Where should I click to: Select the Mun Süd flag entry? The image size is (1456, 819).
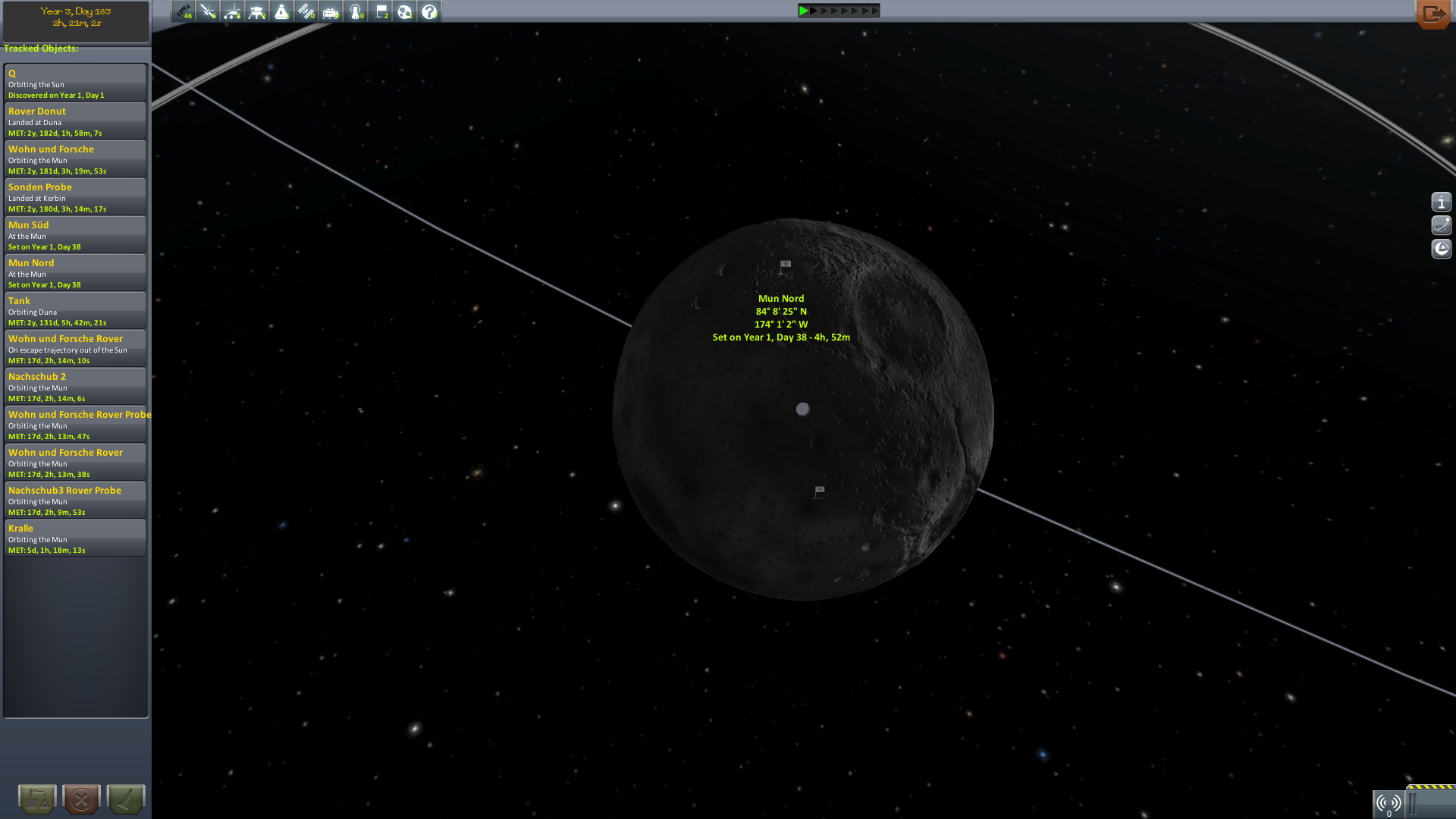click(x=75, y=235)
